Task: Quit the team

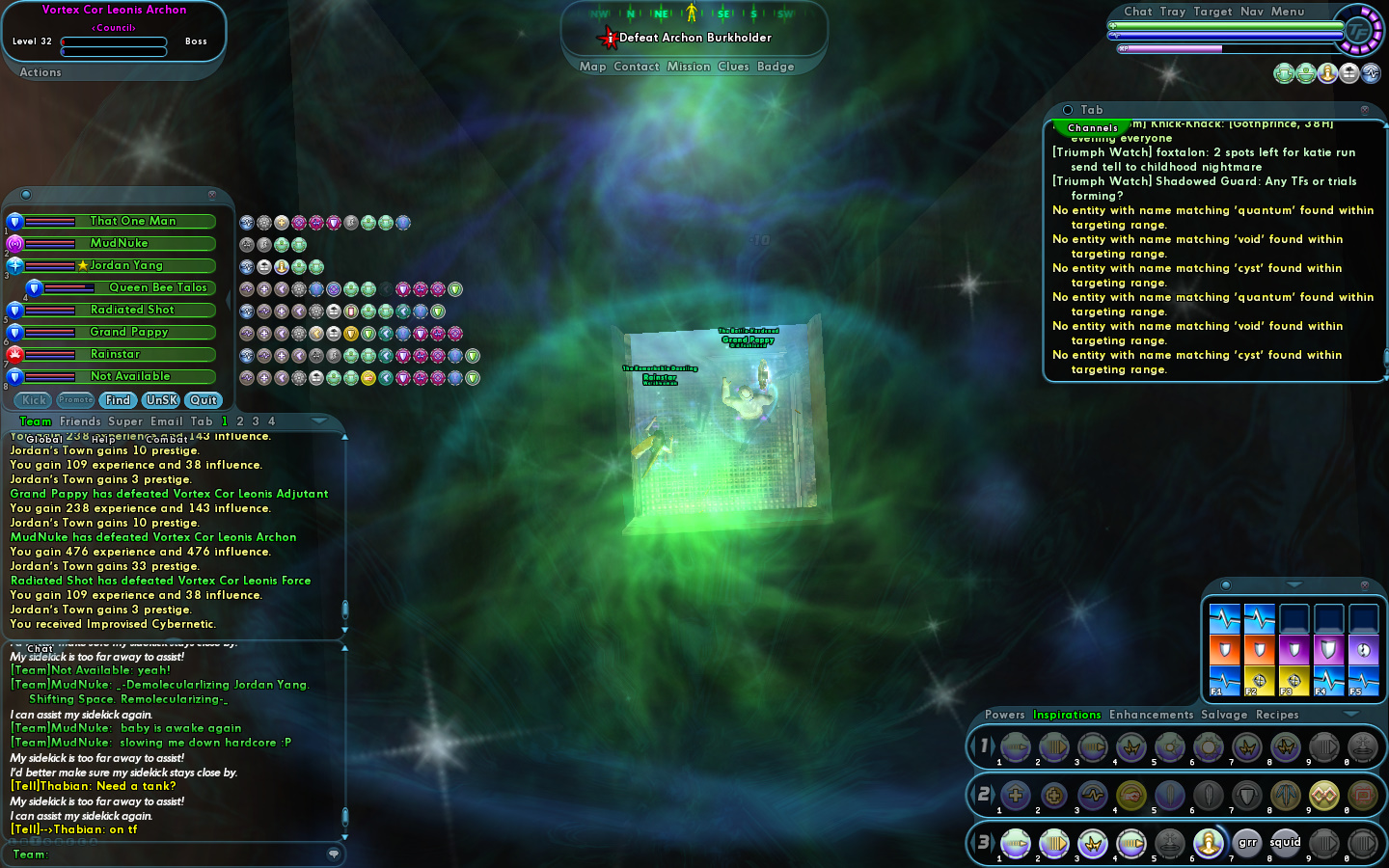Action: coord(204,400)
